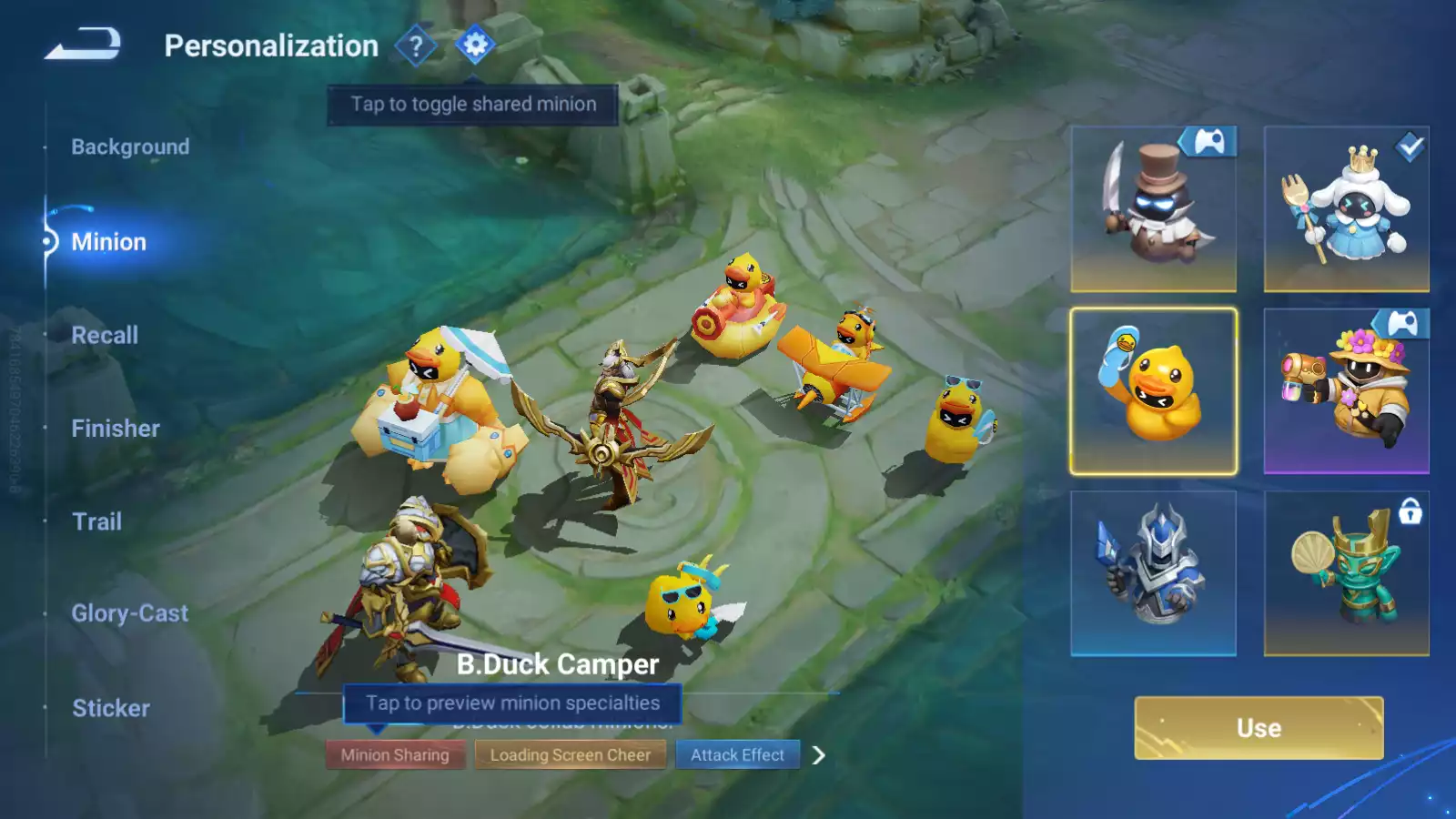The width and height of the screenshot is (1456, 819).
Task: Open the Glory-Cast category
Action: click(x=129, y=613)
